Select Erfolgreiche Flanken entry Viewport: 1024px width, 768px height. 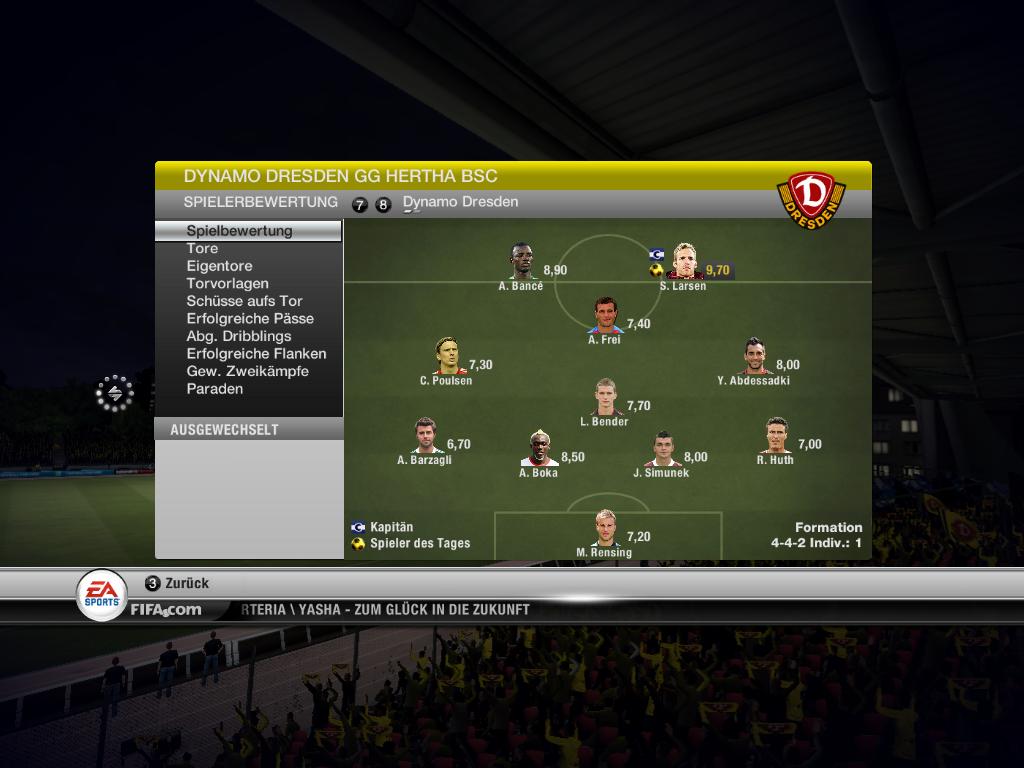256,354
